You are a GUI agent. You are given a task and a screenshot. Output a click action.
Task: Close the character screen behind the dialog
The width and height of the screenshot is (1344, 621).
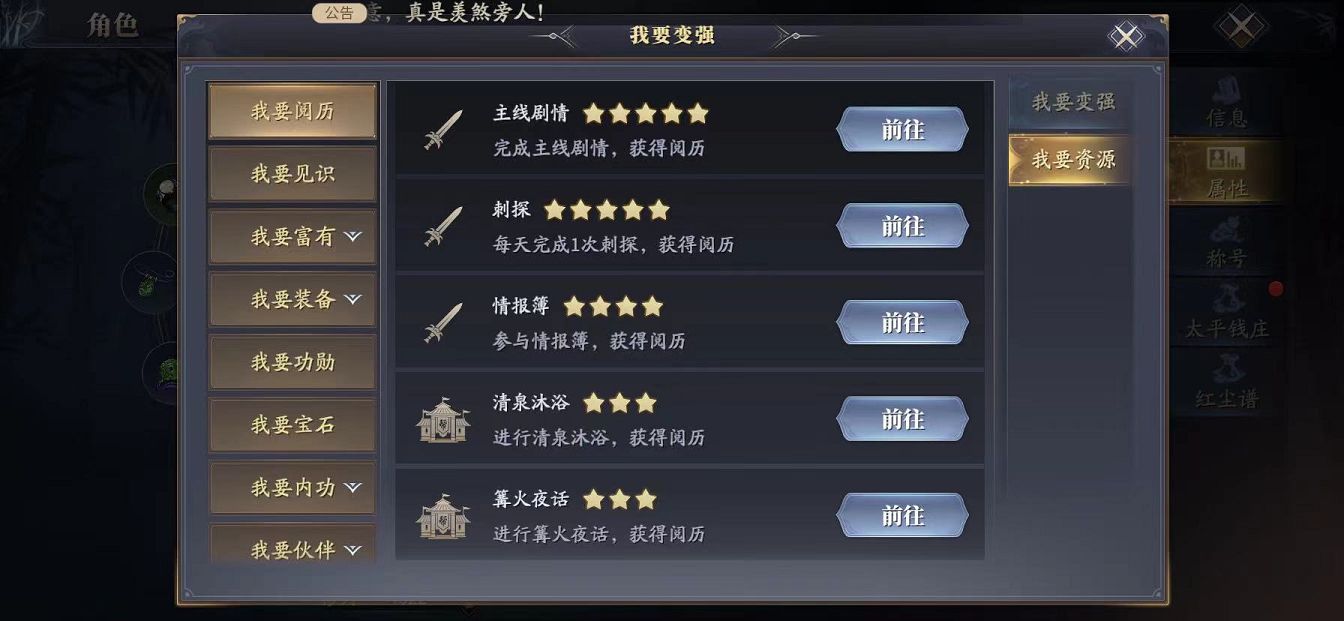pos(1241,26)
